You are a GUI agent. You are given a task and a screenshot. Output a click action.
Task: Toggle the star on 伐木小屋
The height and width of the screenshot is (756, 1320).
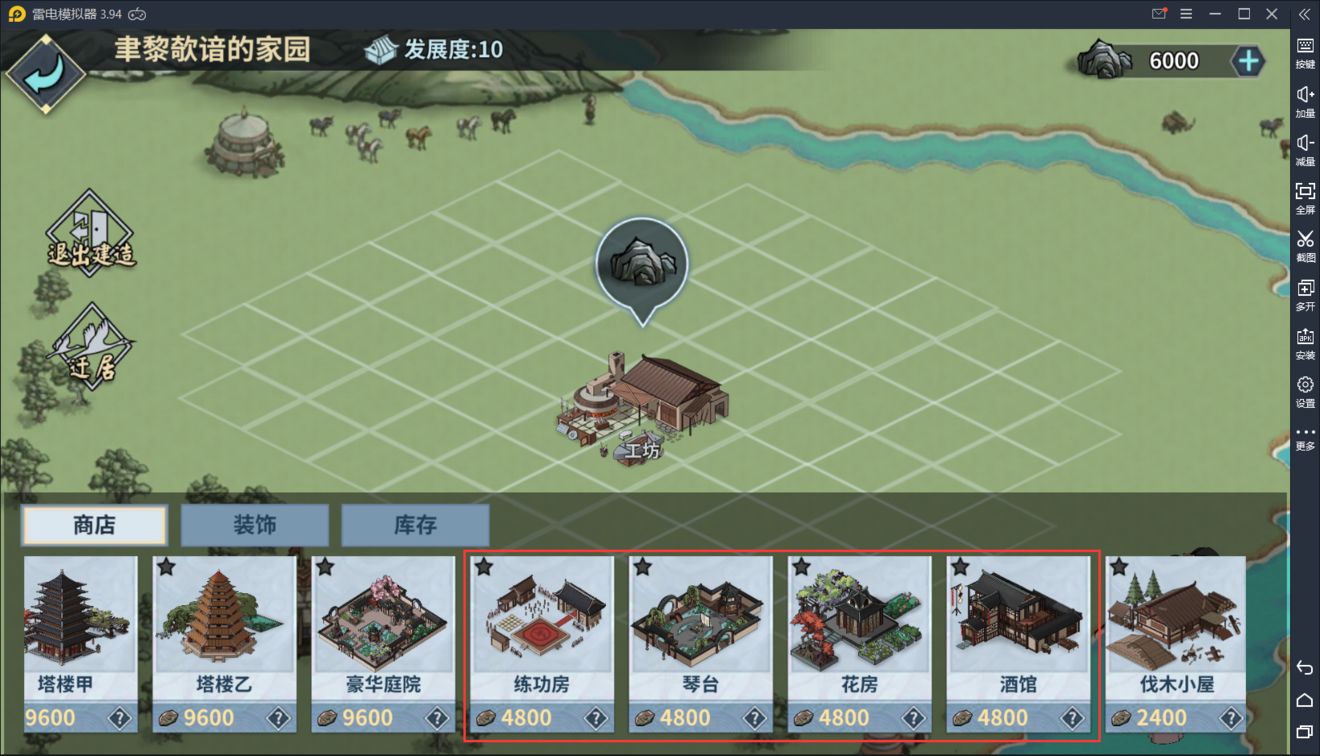click(x=1117, y=567)
